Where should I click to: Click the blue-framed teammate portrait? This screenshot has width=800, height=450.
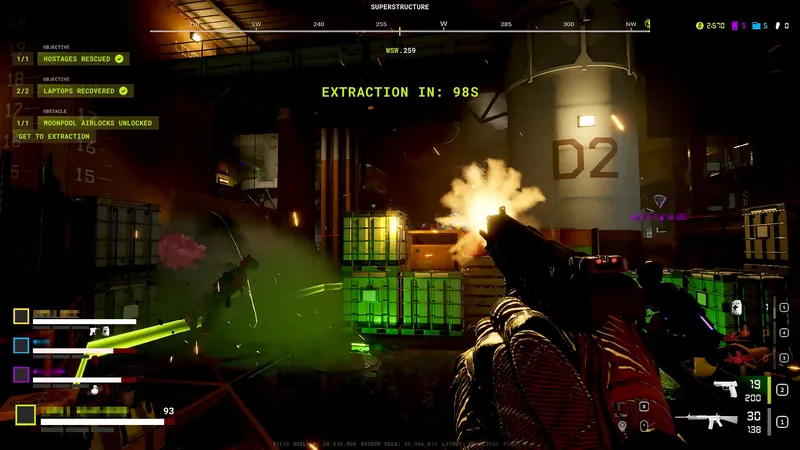[x=21, y=345]
